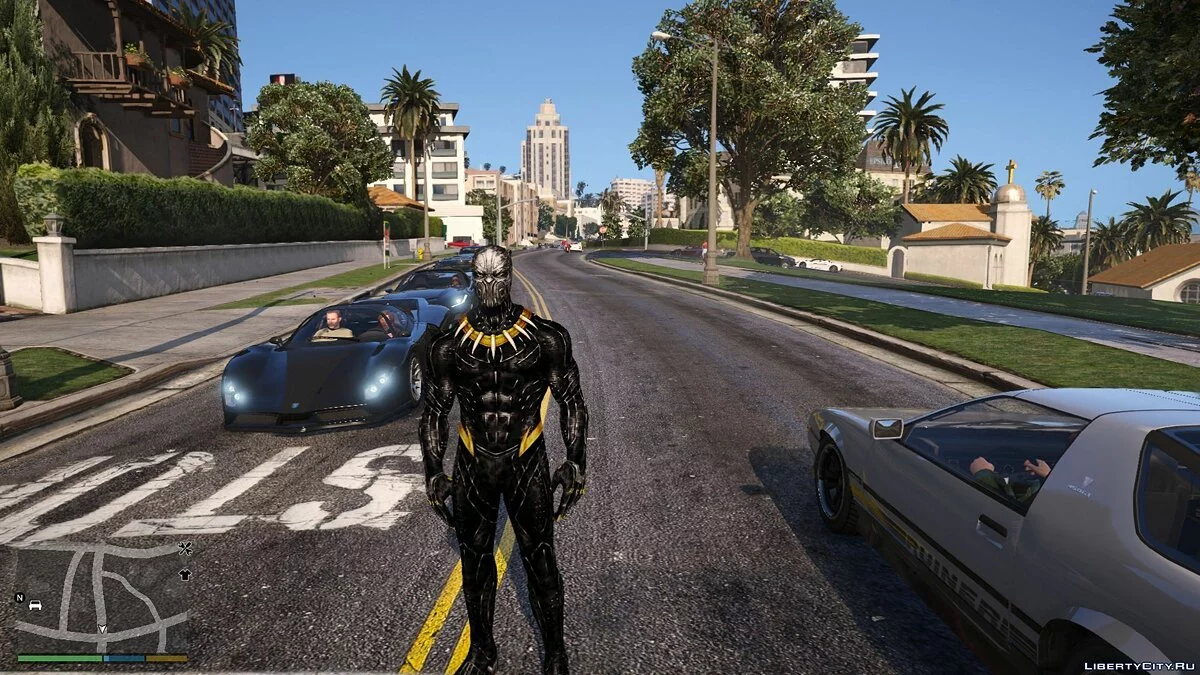Click the player arrow on the minimap

coord(101,629)
